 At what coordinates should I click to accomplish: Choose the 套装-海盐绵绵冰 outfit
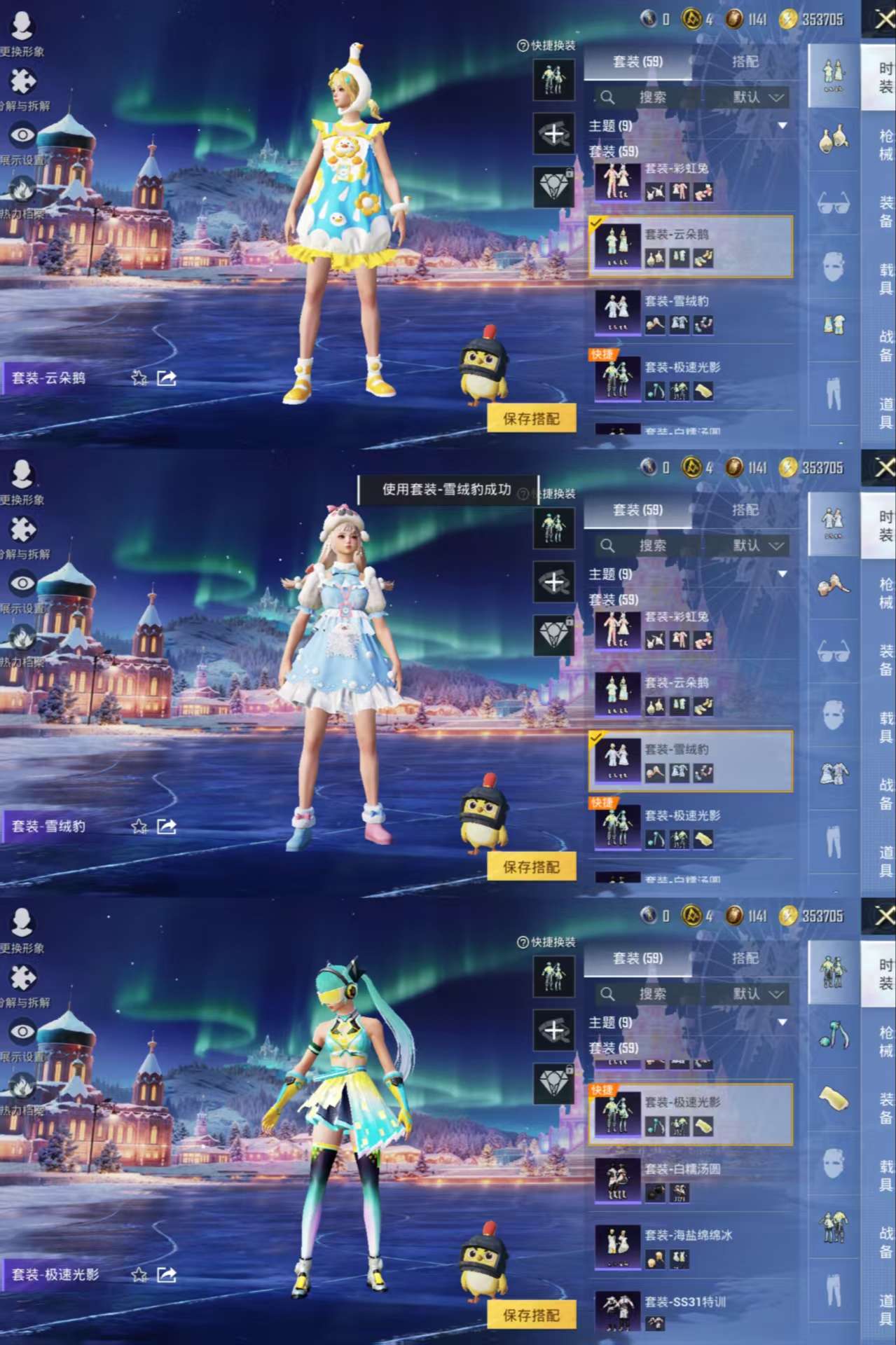point(690,1248)
